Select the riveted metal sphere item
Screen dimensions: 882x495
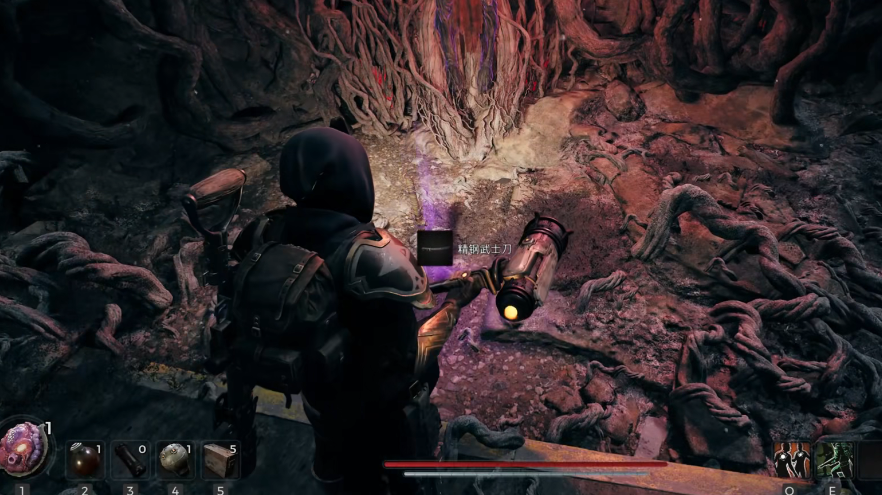(x=174, y=459)
